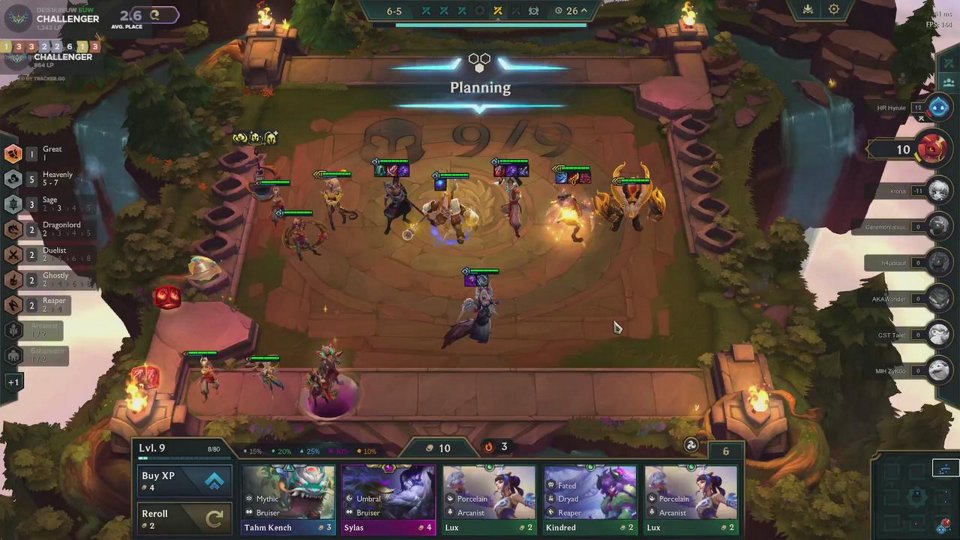
Task: Buy XP for 4 gold
Action: [186, 481]
